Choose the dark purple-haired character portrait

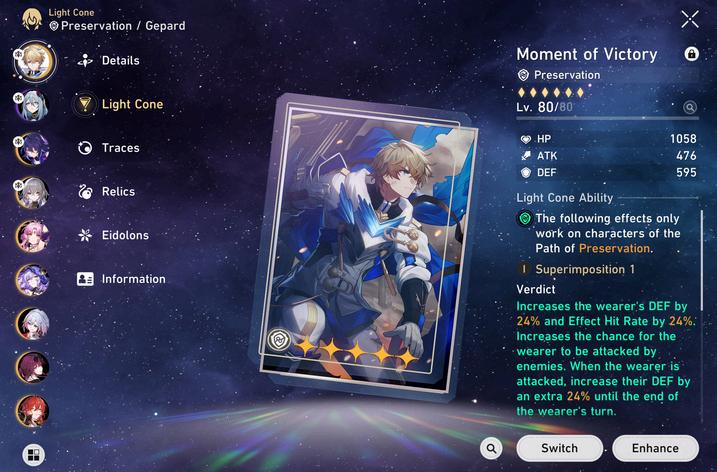(32, 149)
